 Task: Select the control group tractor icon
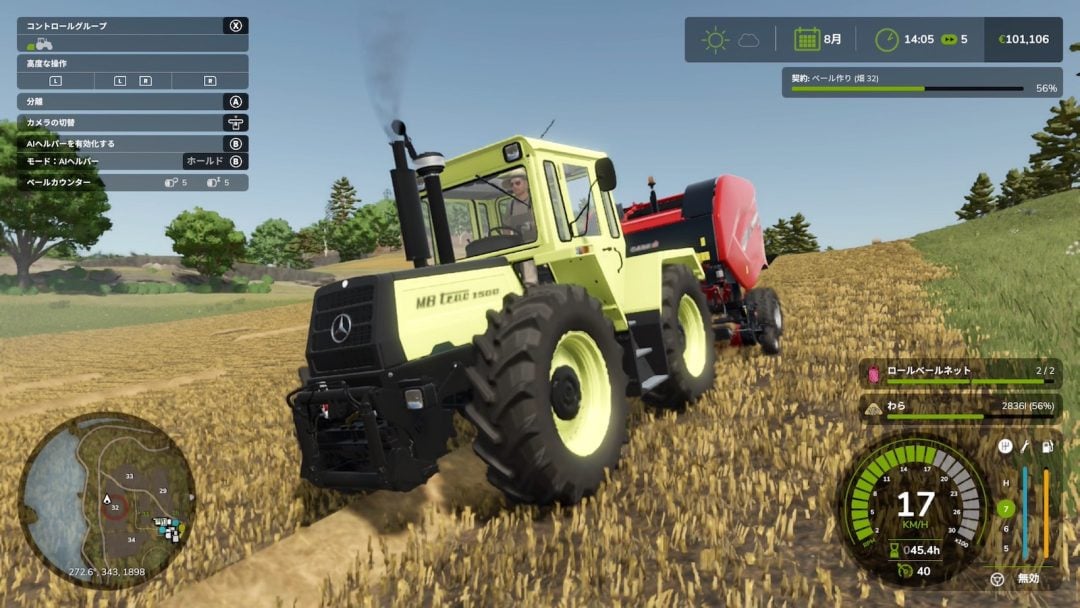pos(40,44)
